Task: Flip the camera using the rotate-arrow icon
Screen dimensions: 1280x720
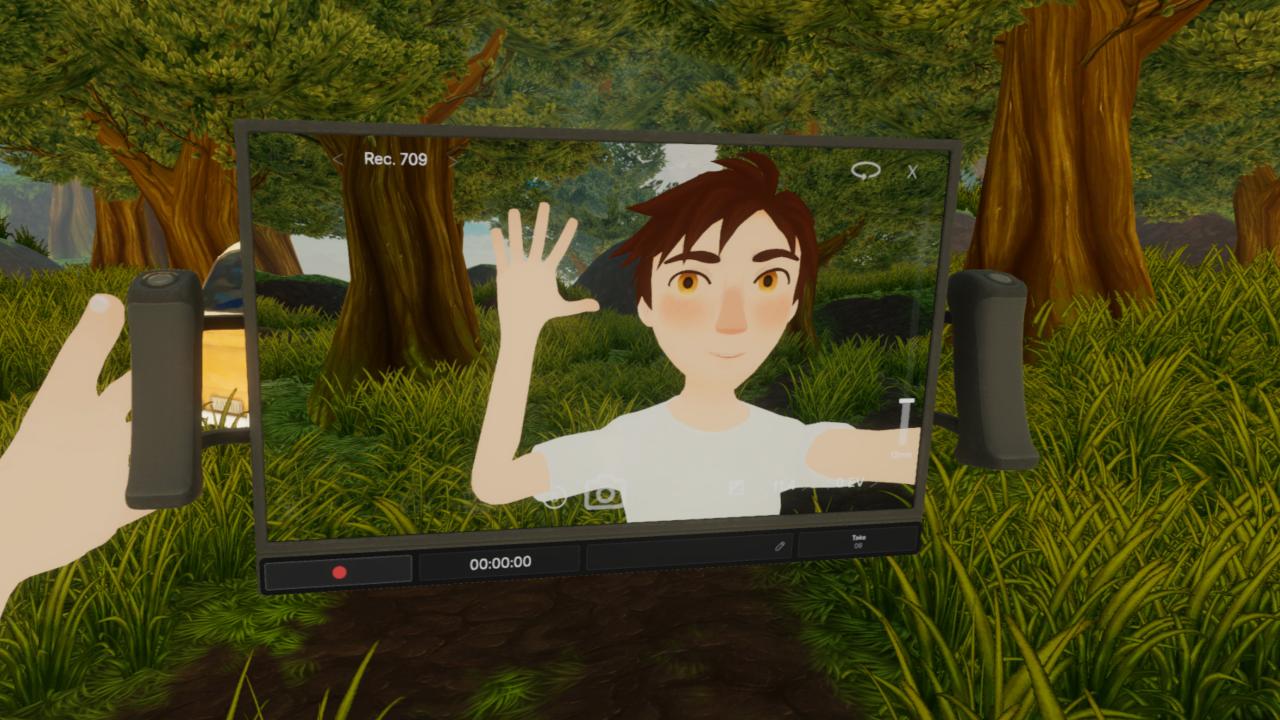Action: click(865, 171)
